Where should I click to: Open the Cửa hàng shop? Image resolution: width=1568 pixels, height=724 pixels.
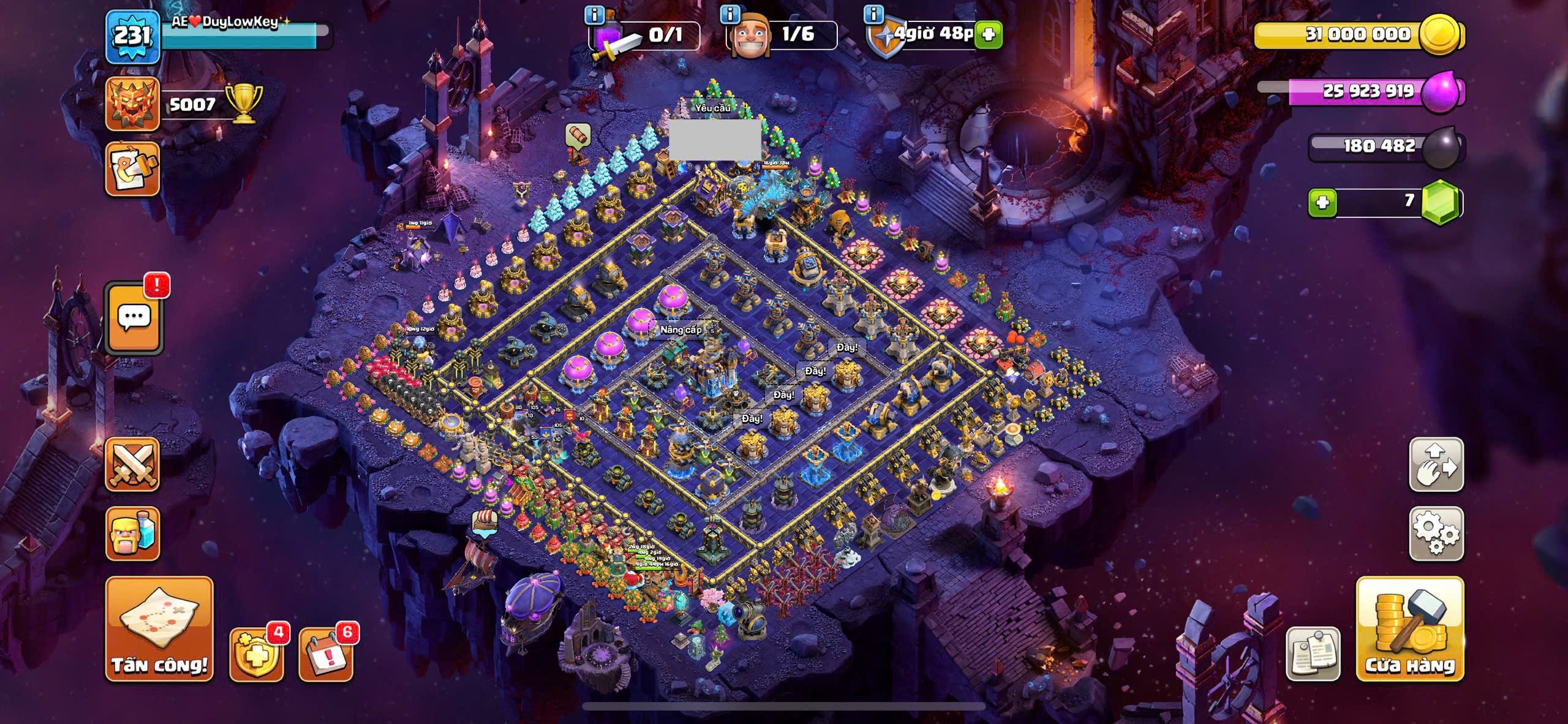point(1409,628)
